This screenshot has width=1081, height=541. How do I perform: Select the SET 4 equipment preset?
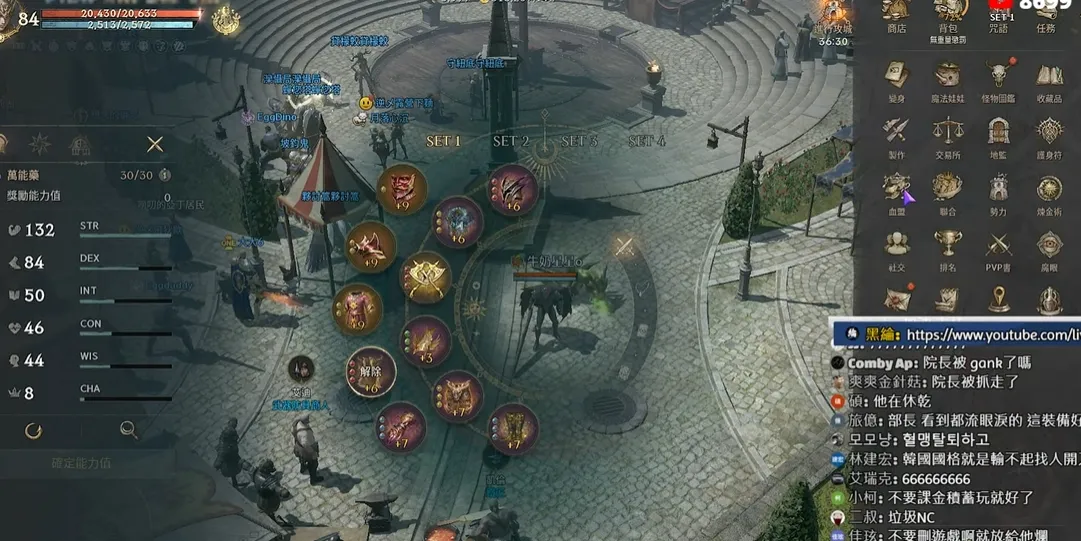tap(646, 141)
